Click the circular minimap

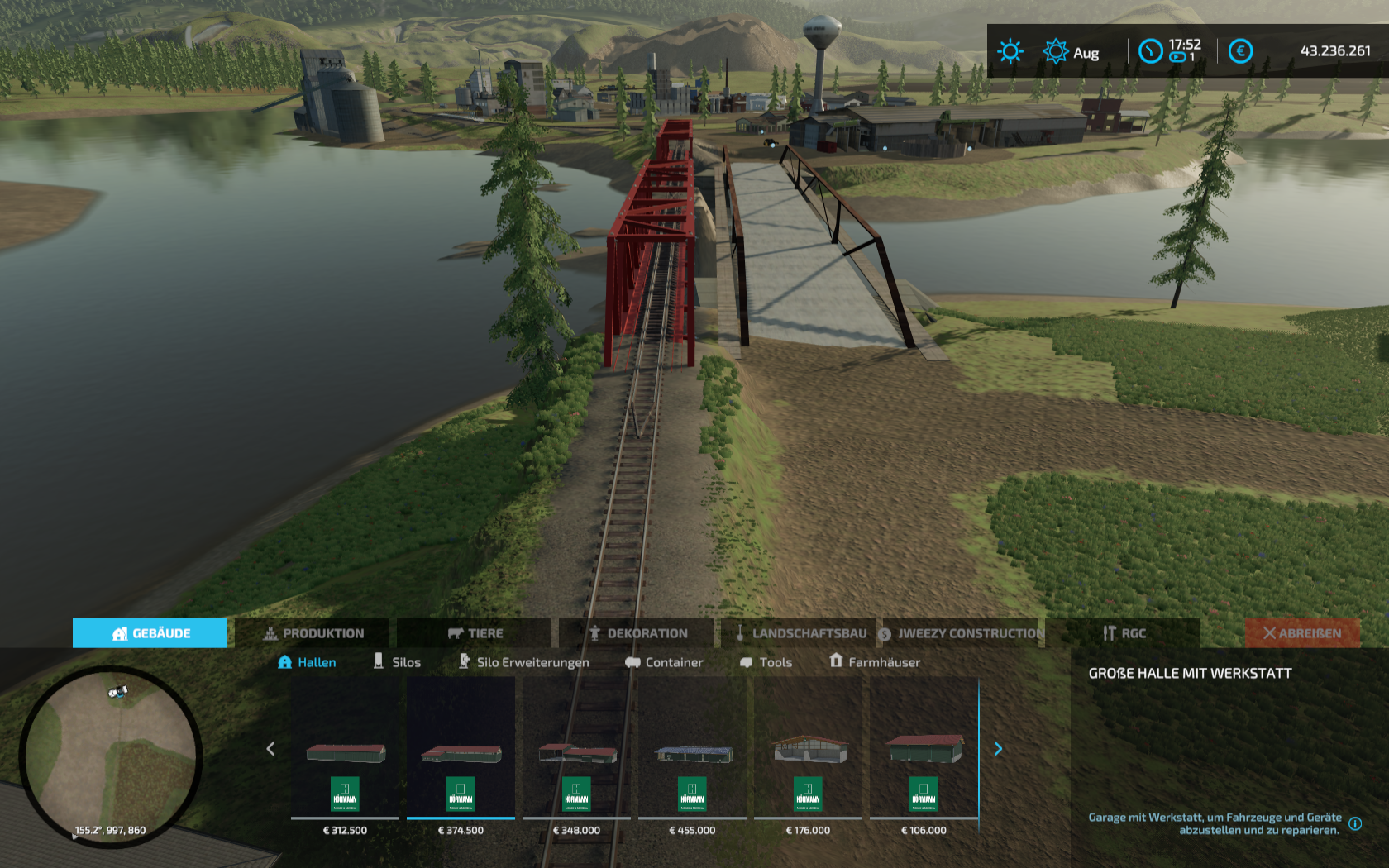(111, 755)
